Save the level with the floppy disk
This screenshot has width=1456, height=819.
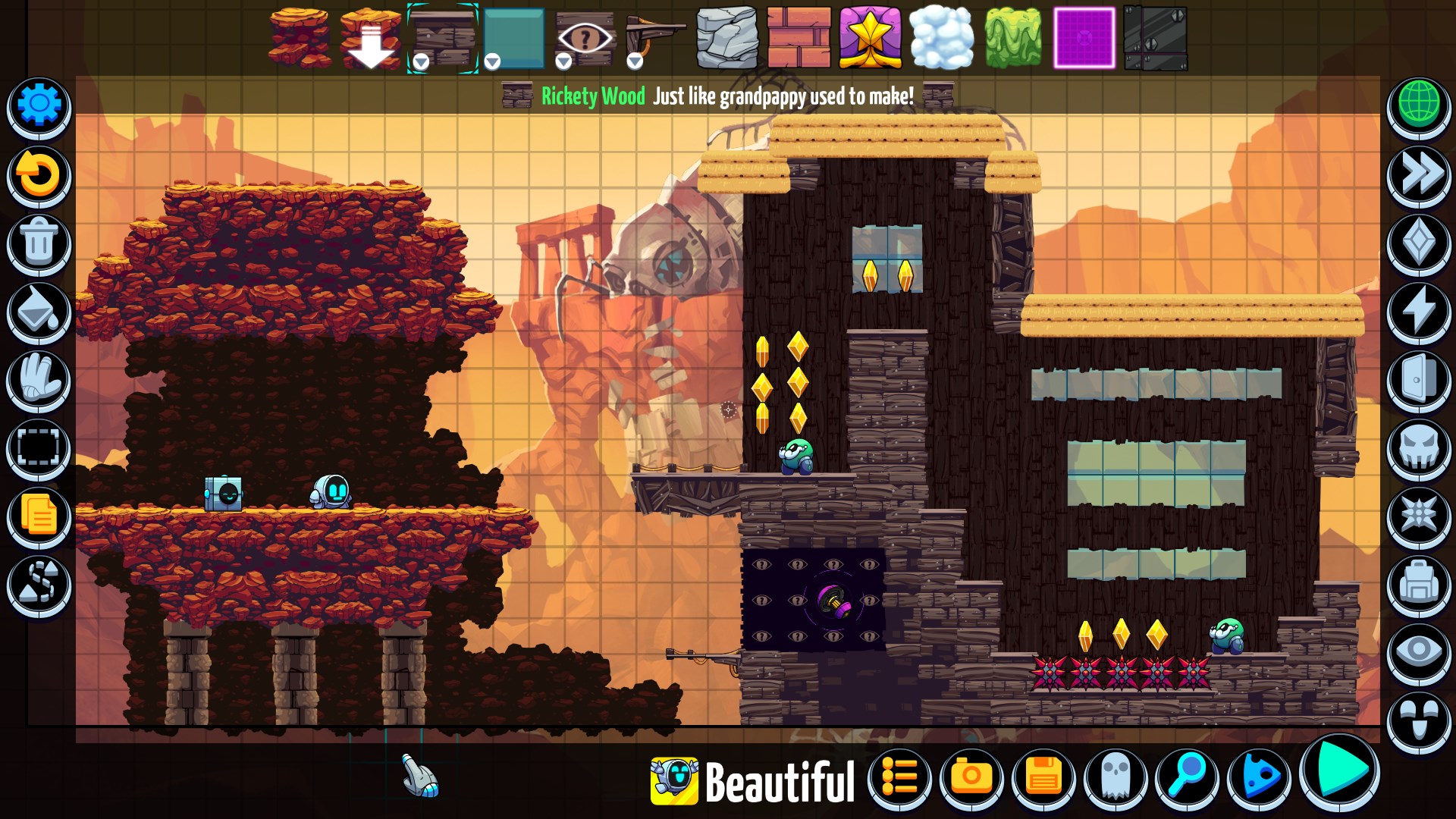coord(1043,777)
